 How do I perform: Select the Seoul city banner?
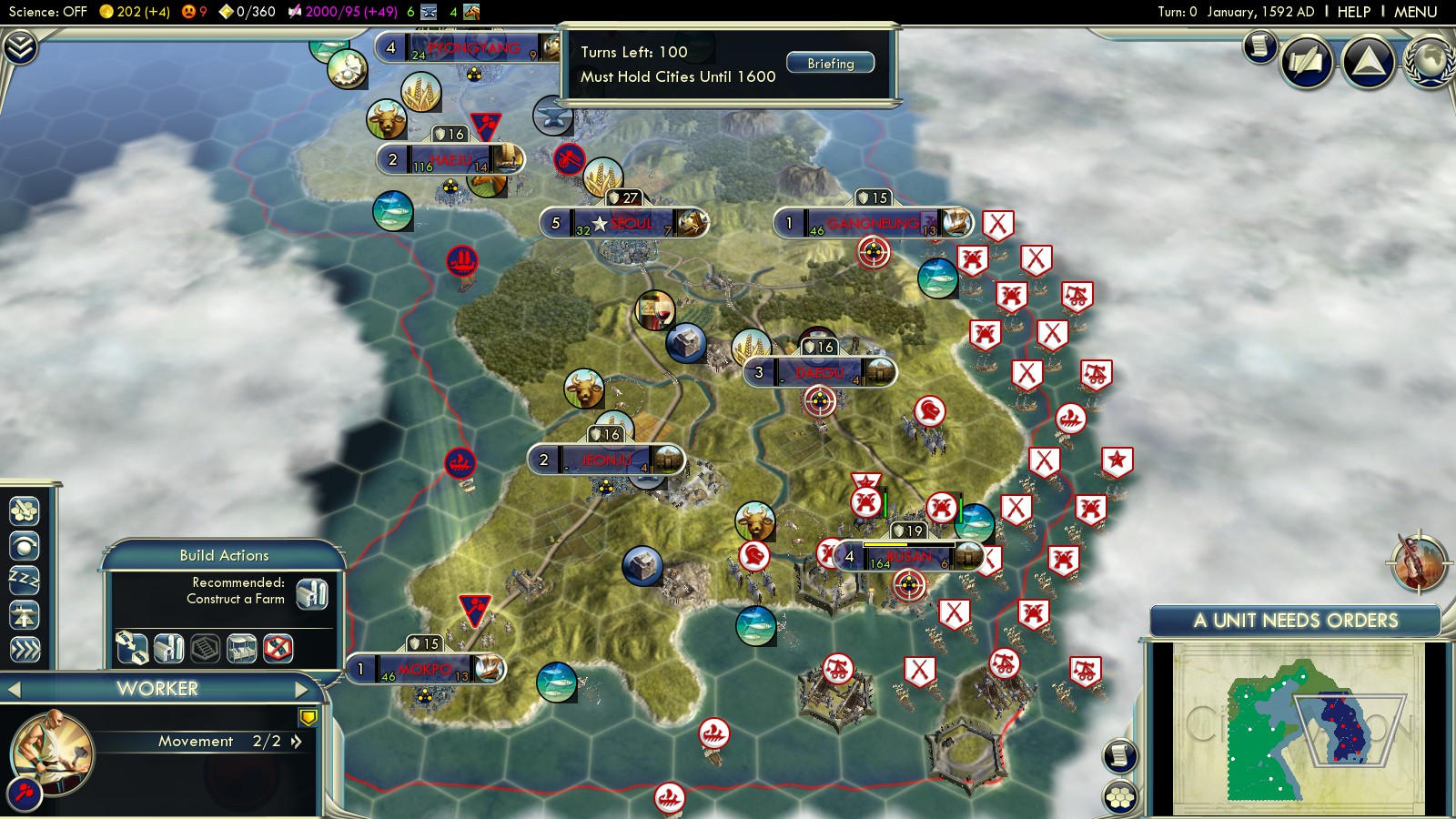point(623,223)
